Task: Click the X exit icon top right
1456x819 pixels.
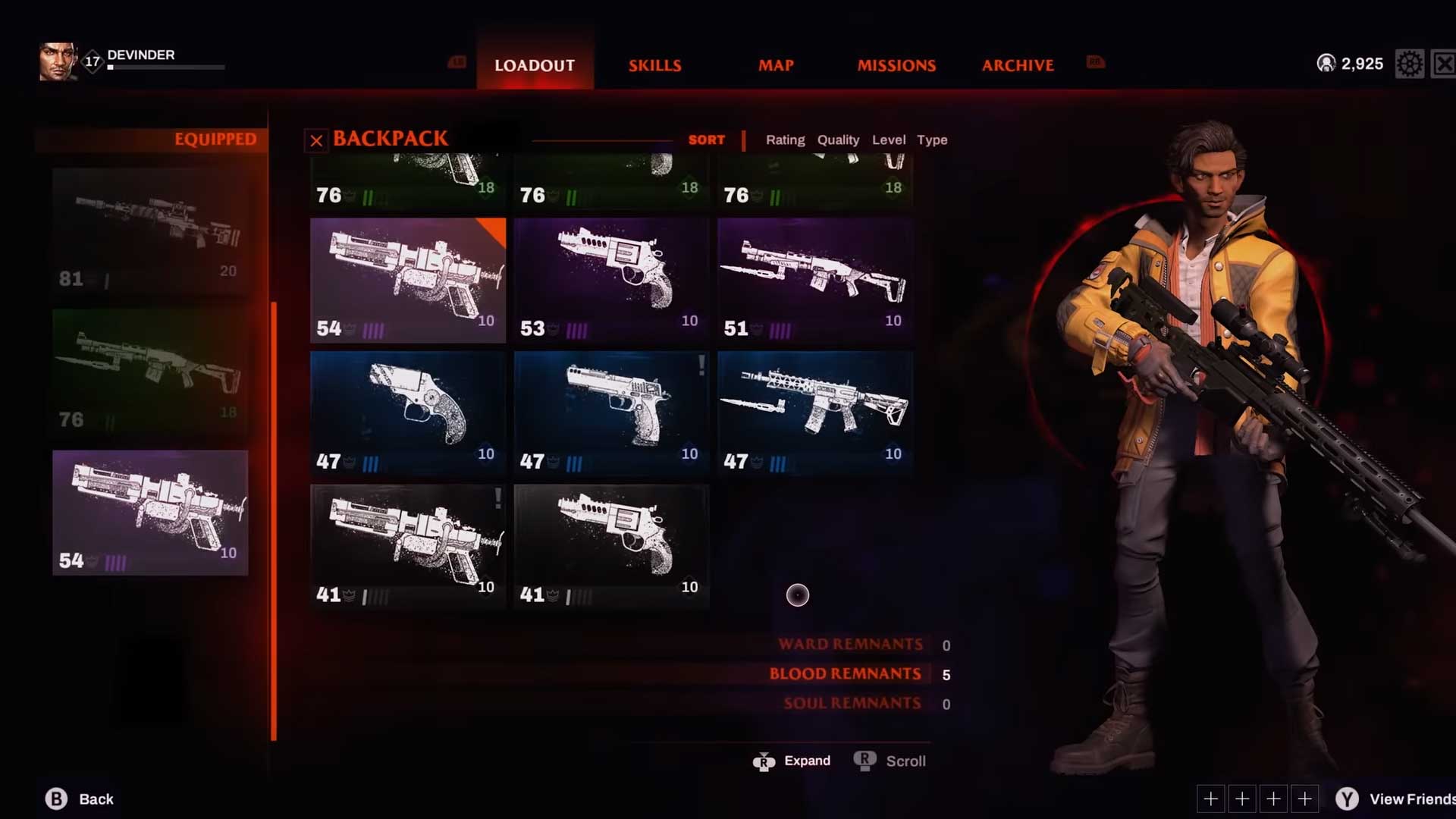Action: pos(1443,63)
